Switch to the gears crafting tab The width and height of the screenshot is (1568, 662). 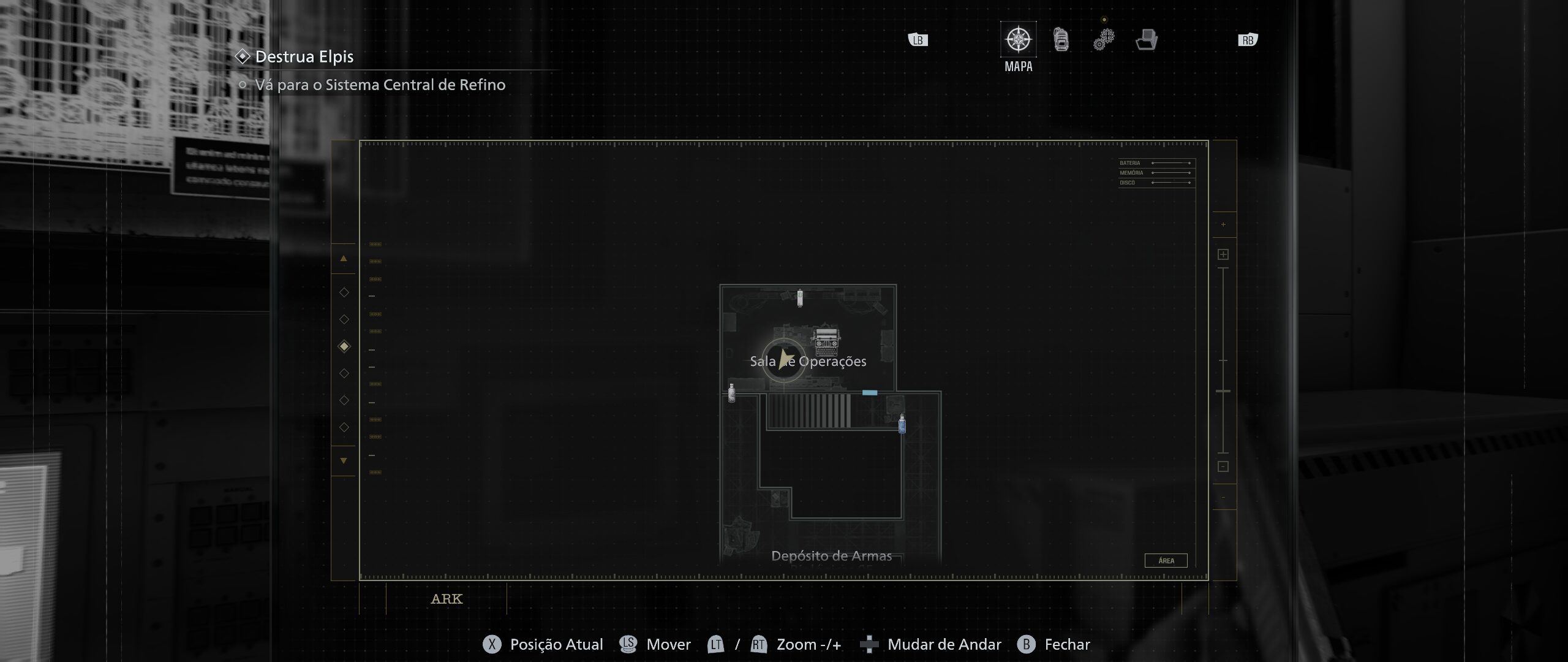1104,40
